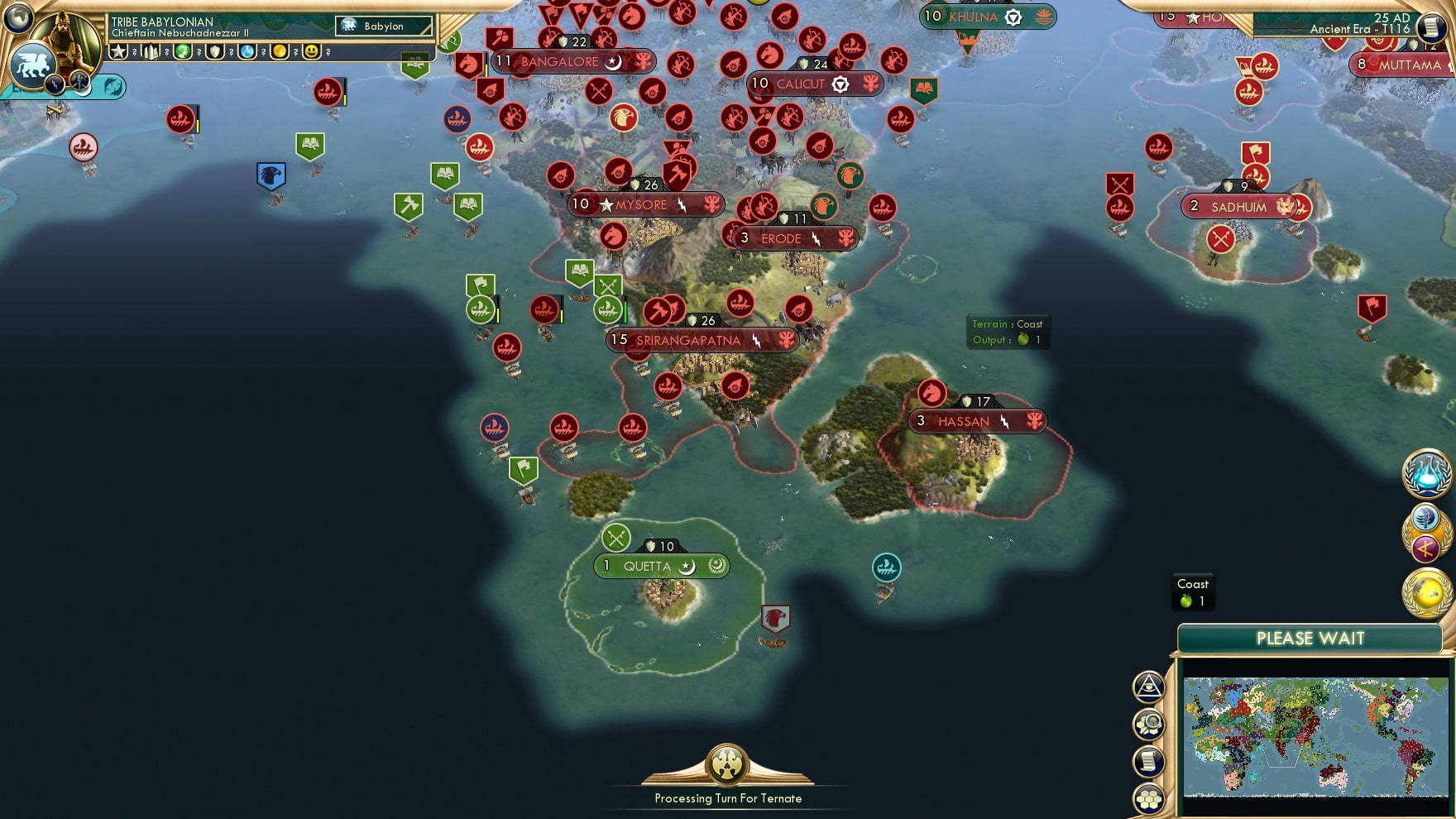Click the happiness smiley indicator
Image resolution: width=1456 pixels, height=819 pixels.
click(x=313, y=52)
